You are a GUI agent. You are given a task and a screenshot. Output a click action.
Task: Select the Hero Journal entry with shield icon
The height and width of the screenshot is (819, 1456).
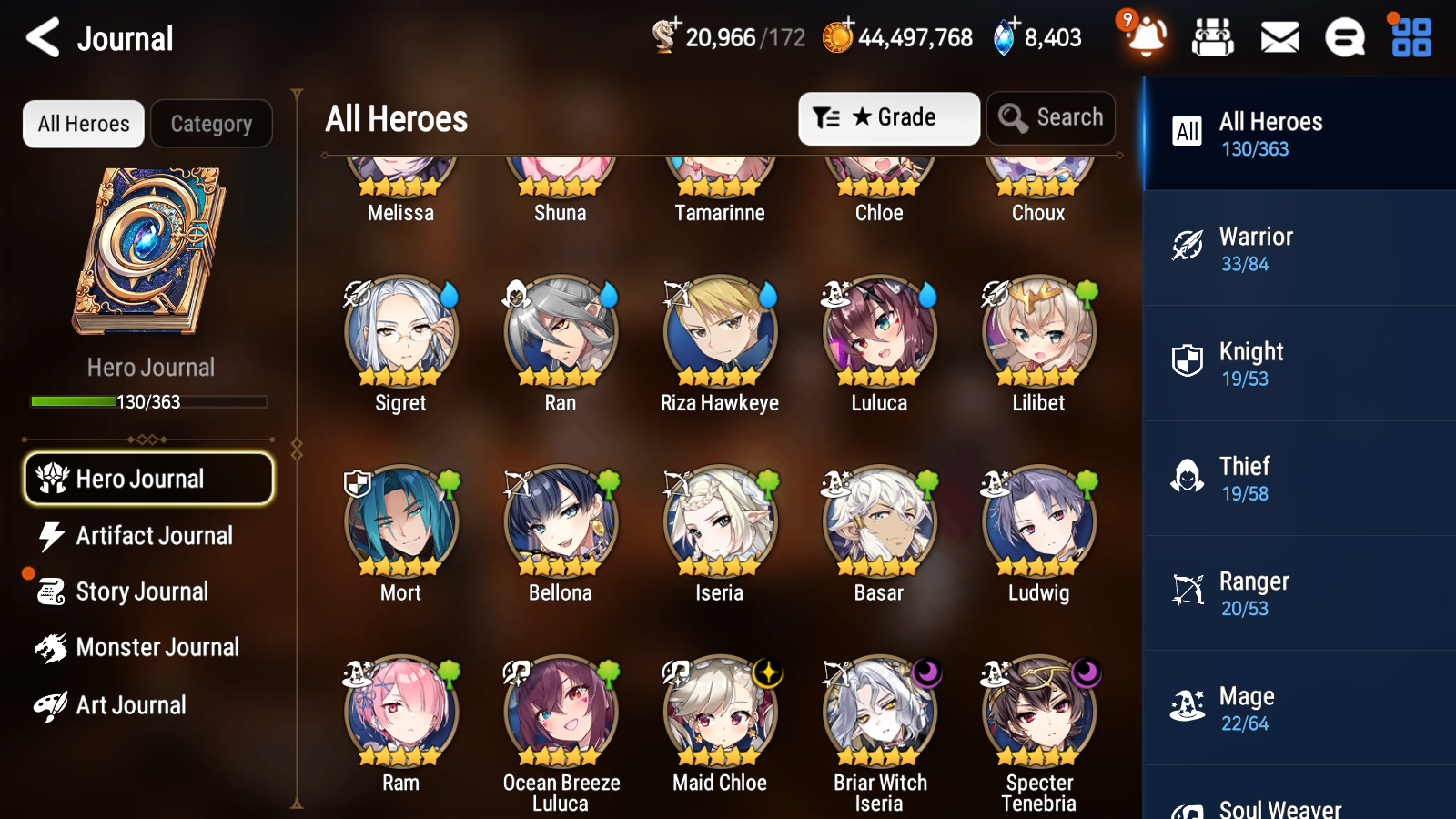point(148,478)
